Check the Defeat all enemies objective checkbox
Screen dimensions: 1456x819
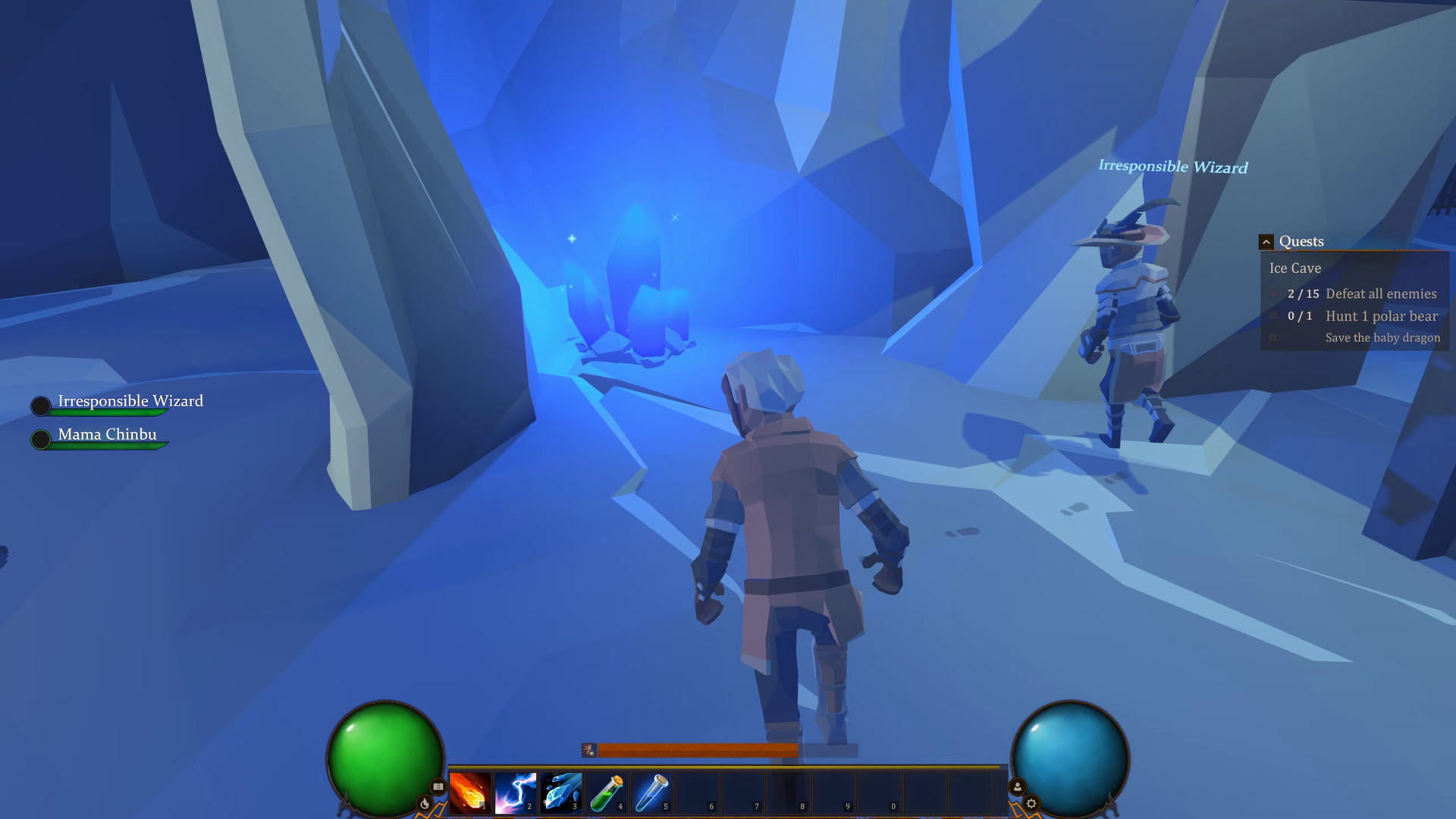[1272, 293]
